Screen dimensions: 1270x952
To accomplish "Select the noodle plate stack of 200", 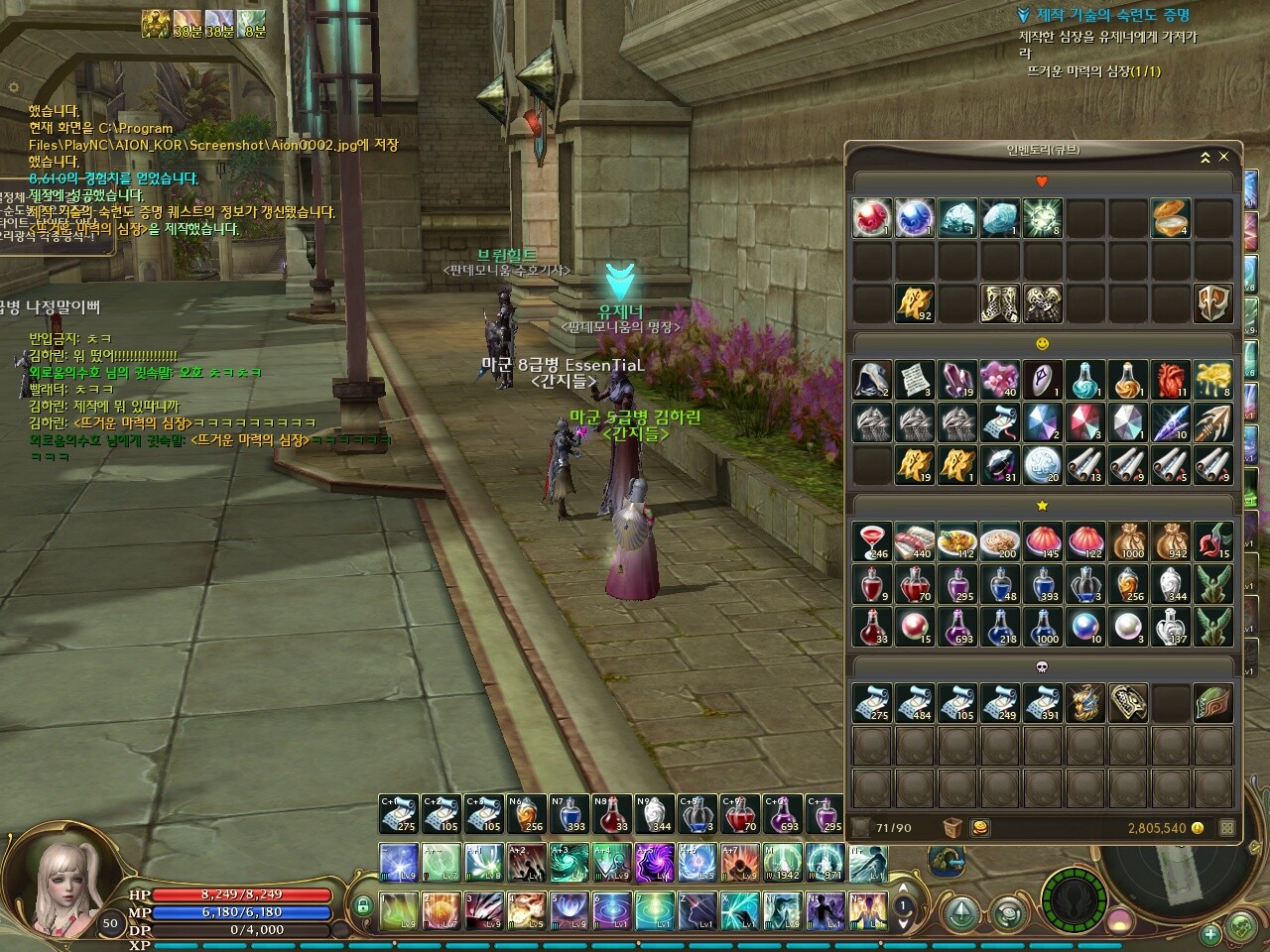I will point(1000,541).
